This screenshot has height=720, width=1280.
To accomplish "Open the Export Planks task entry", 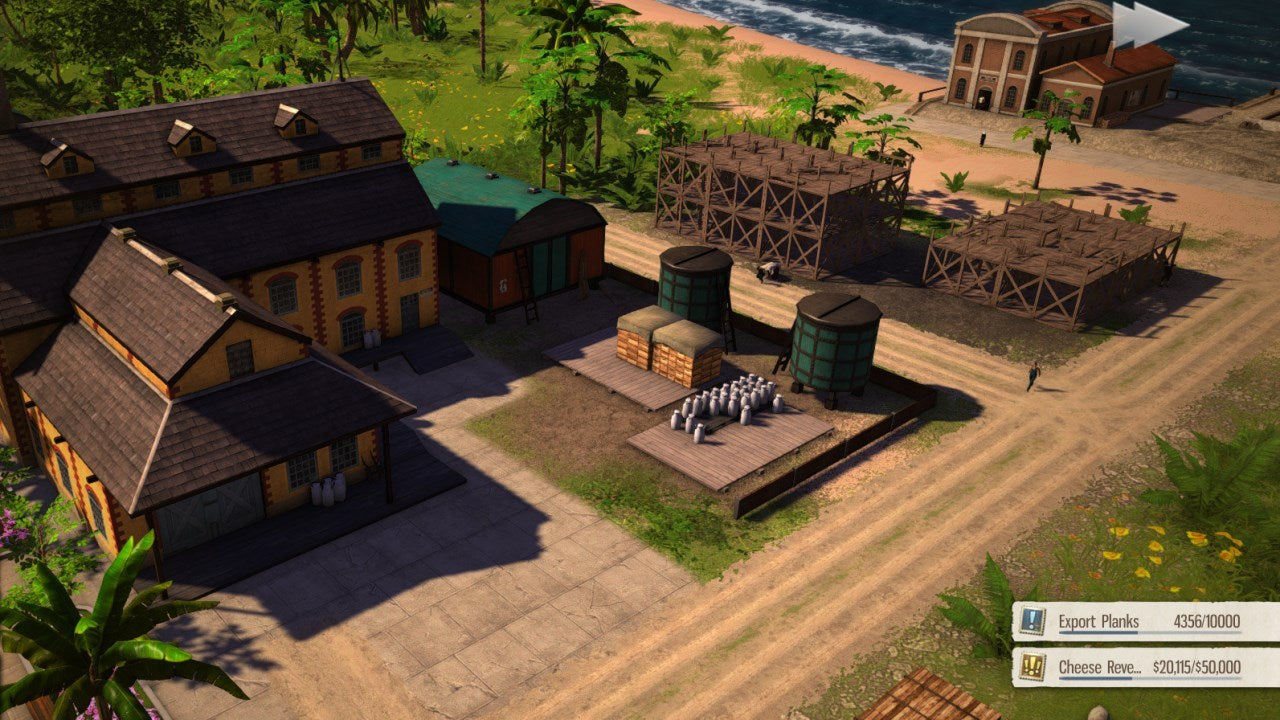I will (1110, 620).
